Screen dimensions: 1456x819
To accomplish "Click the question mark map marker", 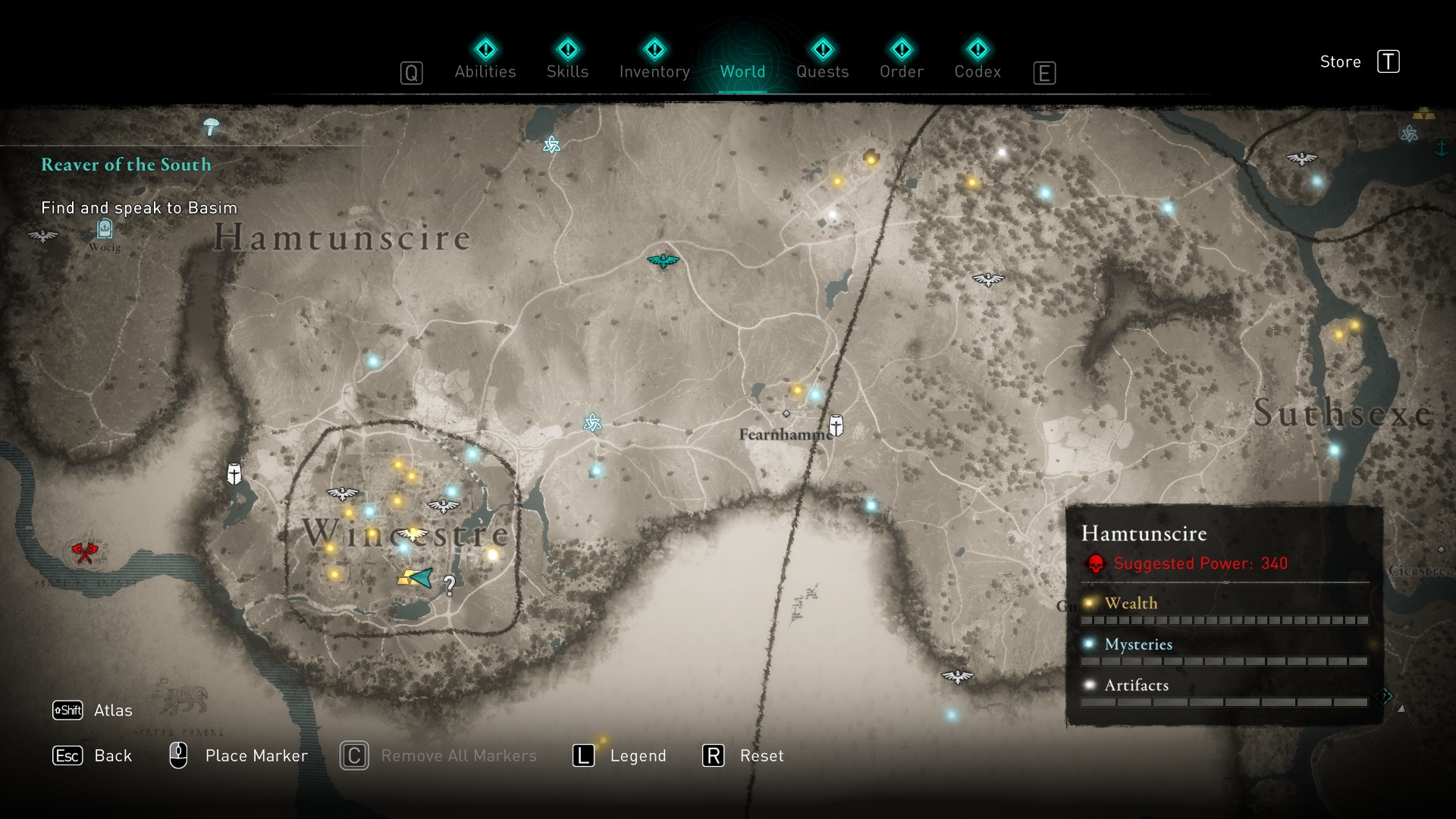I will 450,585.
